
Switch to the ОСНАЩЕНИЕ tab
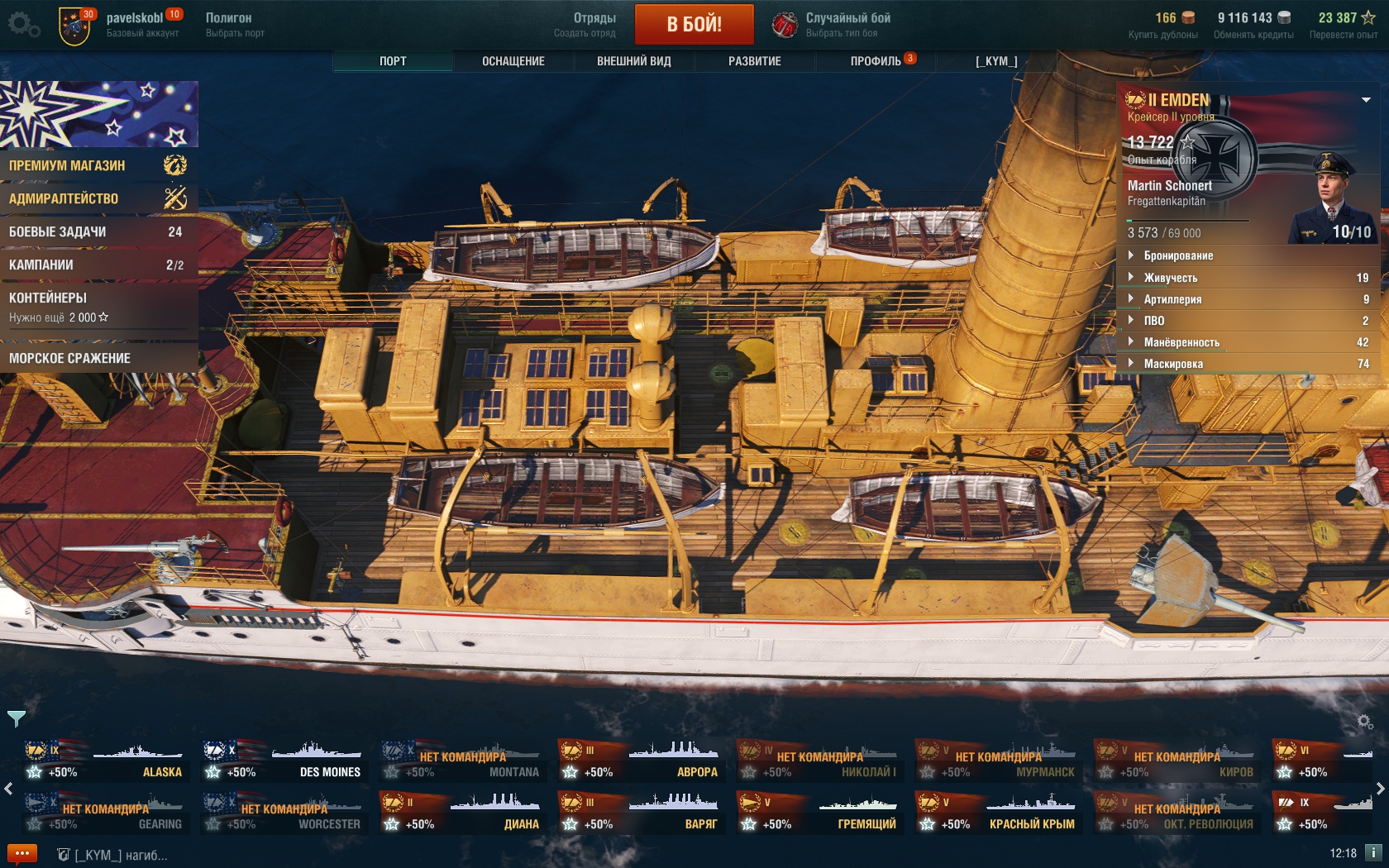tap(513, 61)
